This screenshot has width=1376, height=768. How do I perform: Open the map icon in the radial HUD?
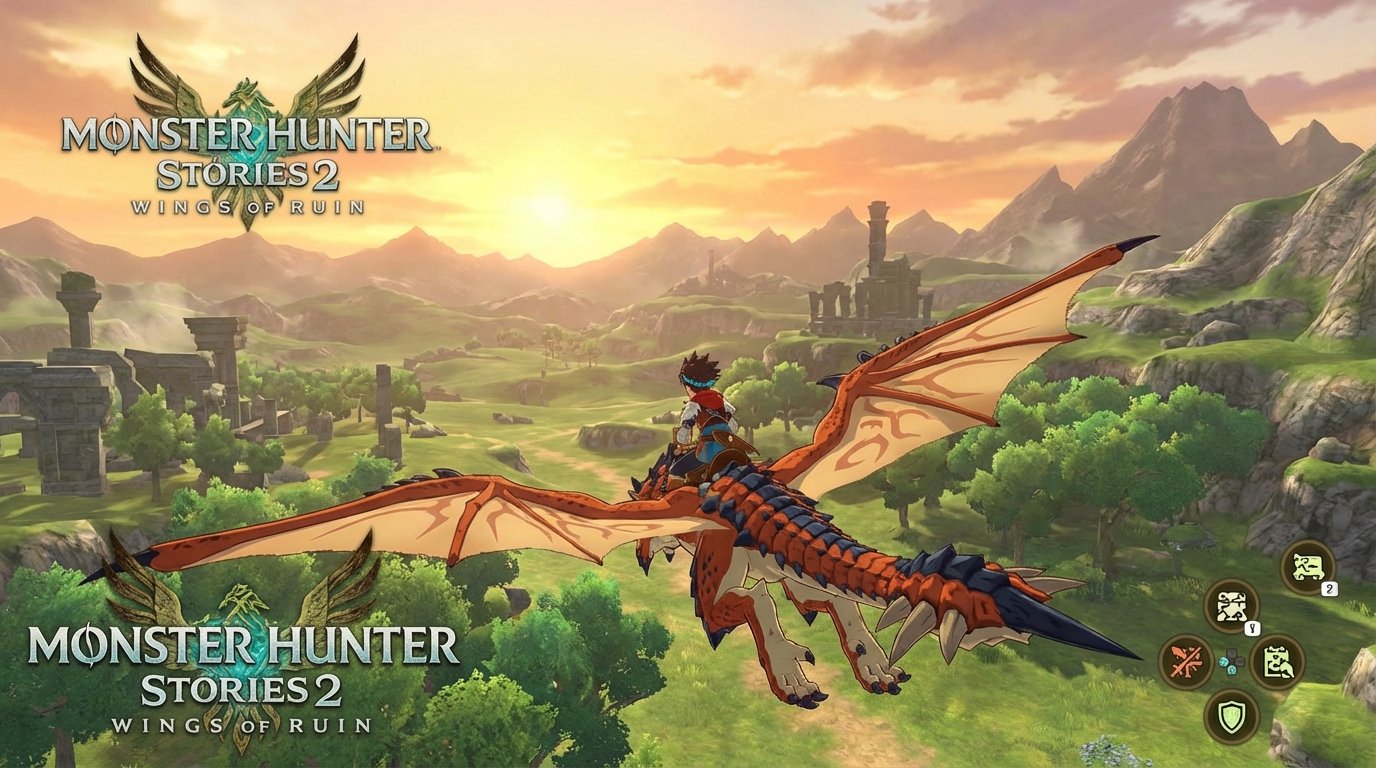(x=1231, y=607)
